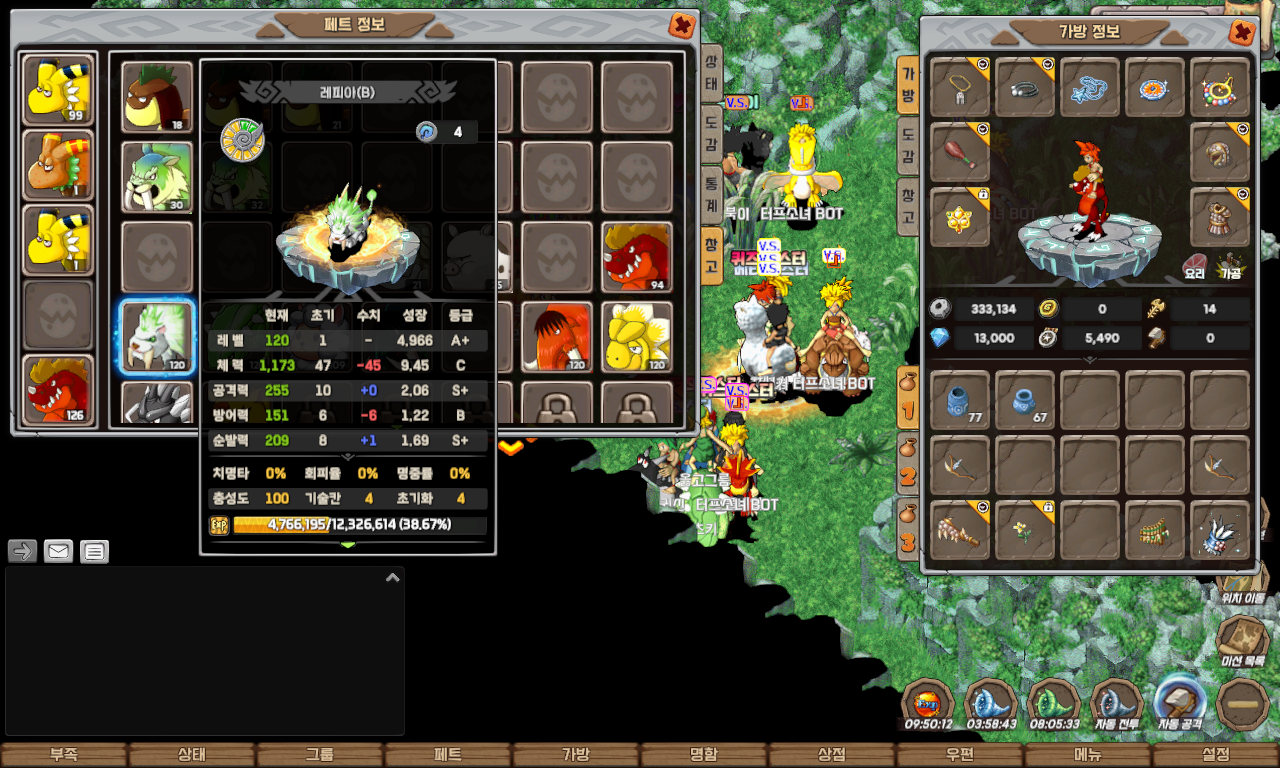The height and width of the screenshot is (768, 1280).
Task: Open the 미션 목록 mission list
Action: tap(1243, 642)
